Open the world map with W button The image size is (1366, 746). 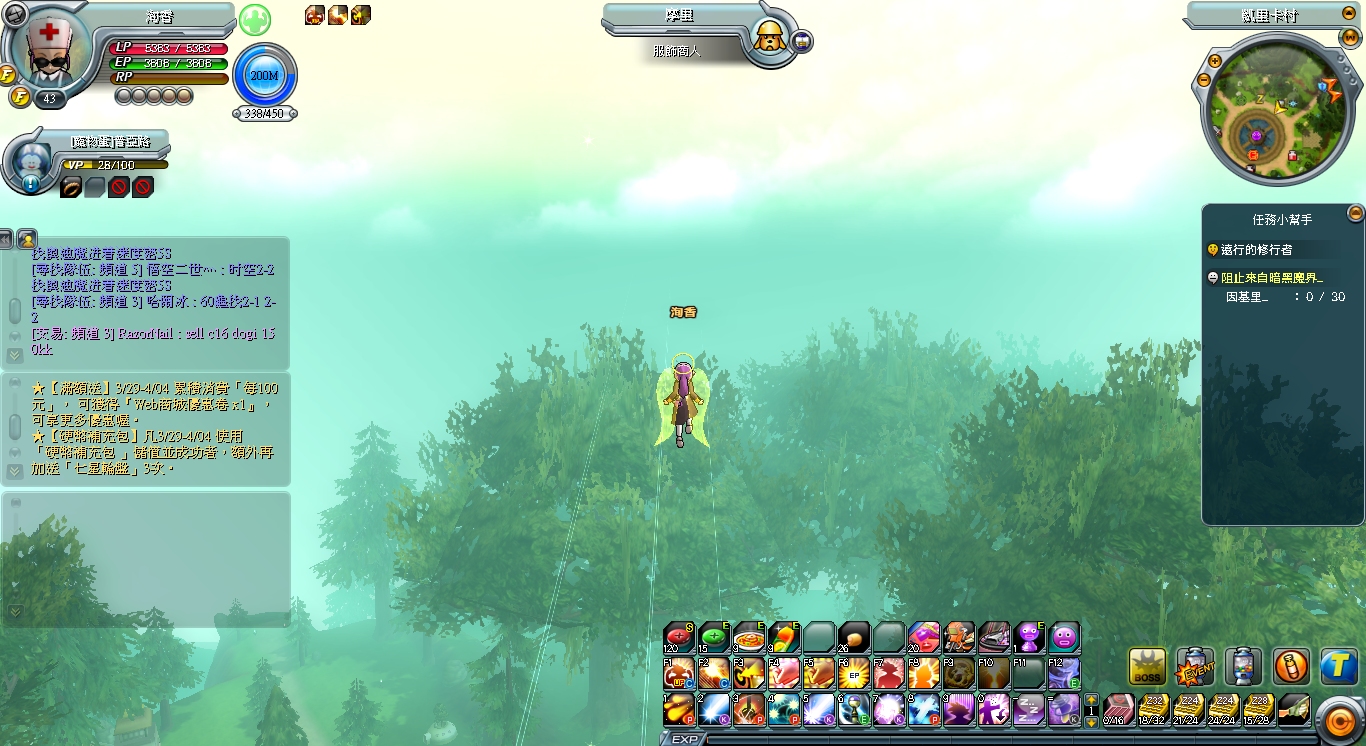pos(1351,38)
